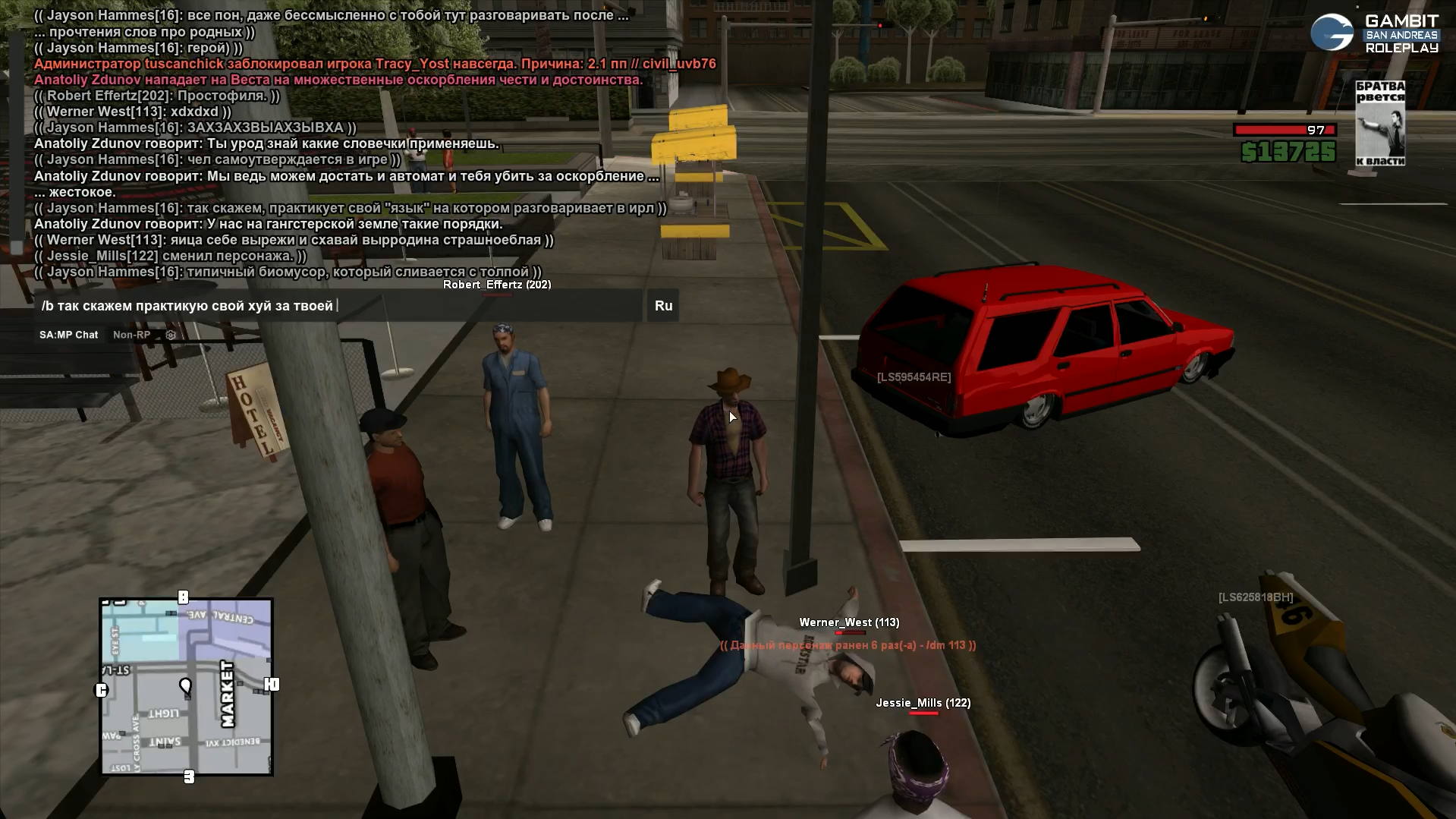Switch to the Non-RP chat tab
Viewport: 1456px width, 819px height.
click(x=131, y=335)
